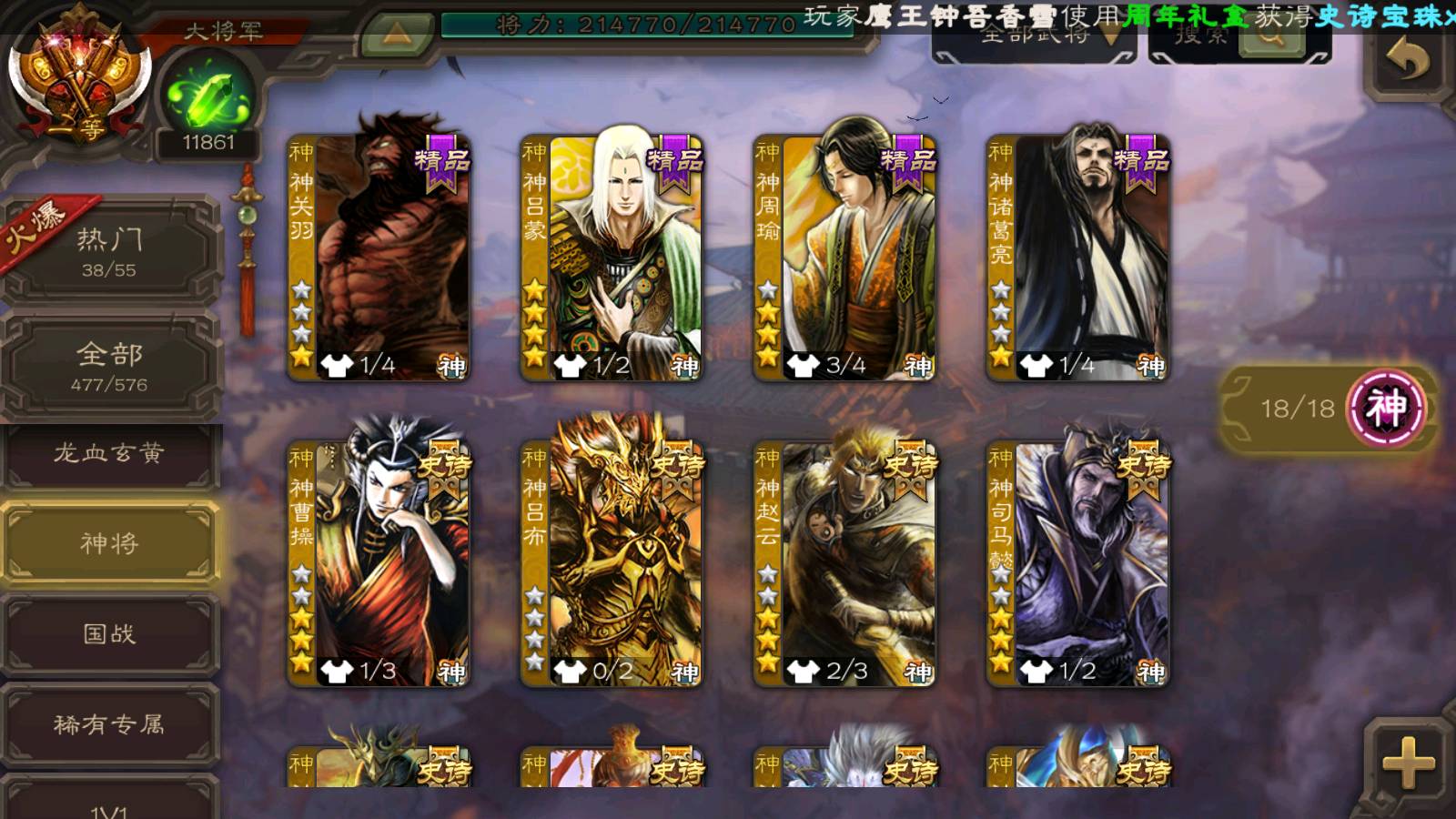Screen dimensions: 1456x819
Task: Open the 神周瑜 hero card
Action: [x=844, y=259]
